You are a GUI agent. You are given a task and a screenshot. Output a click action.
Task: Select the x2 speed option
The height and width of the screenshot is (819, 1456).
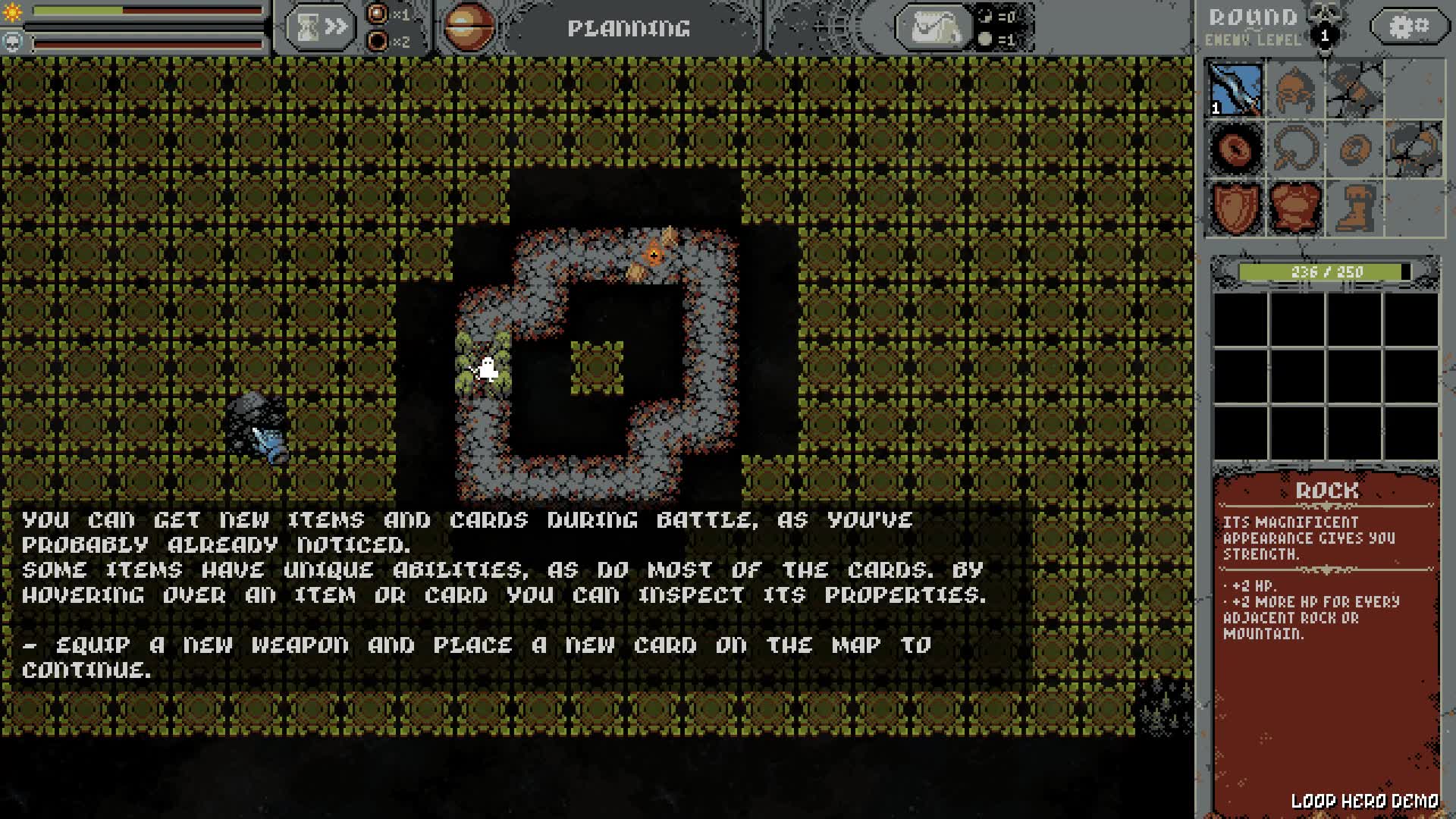(x=378, y=41)
